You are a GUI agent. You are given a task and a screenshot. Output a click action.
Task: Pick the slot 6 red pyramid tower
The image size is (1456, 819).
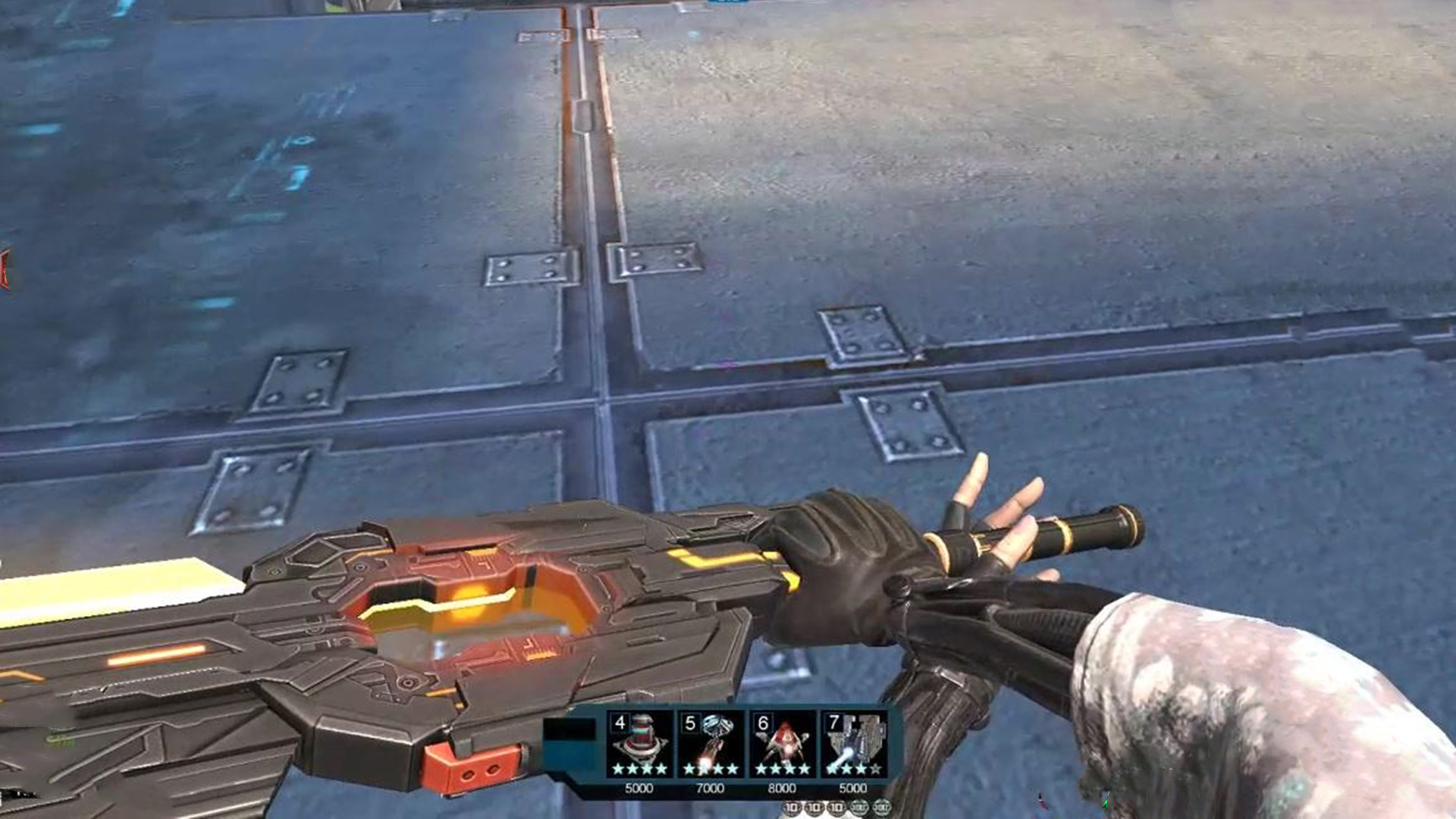click(x=782, y=744)
